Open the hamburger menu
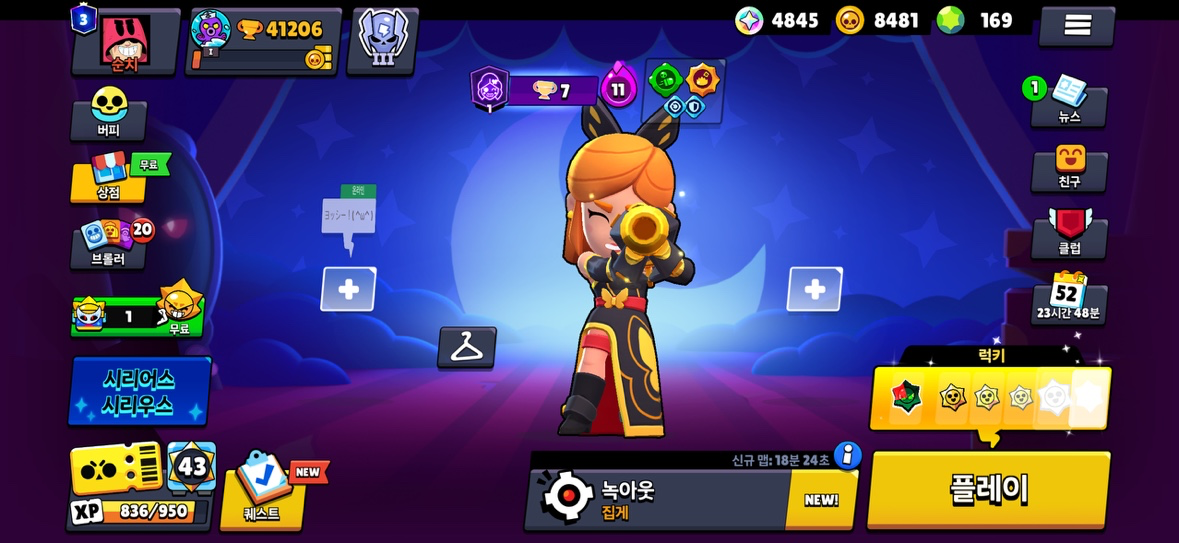This screenshot has height=543, width=1179. (x=1076, y=26)
